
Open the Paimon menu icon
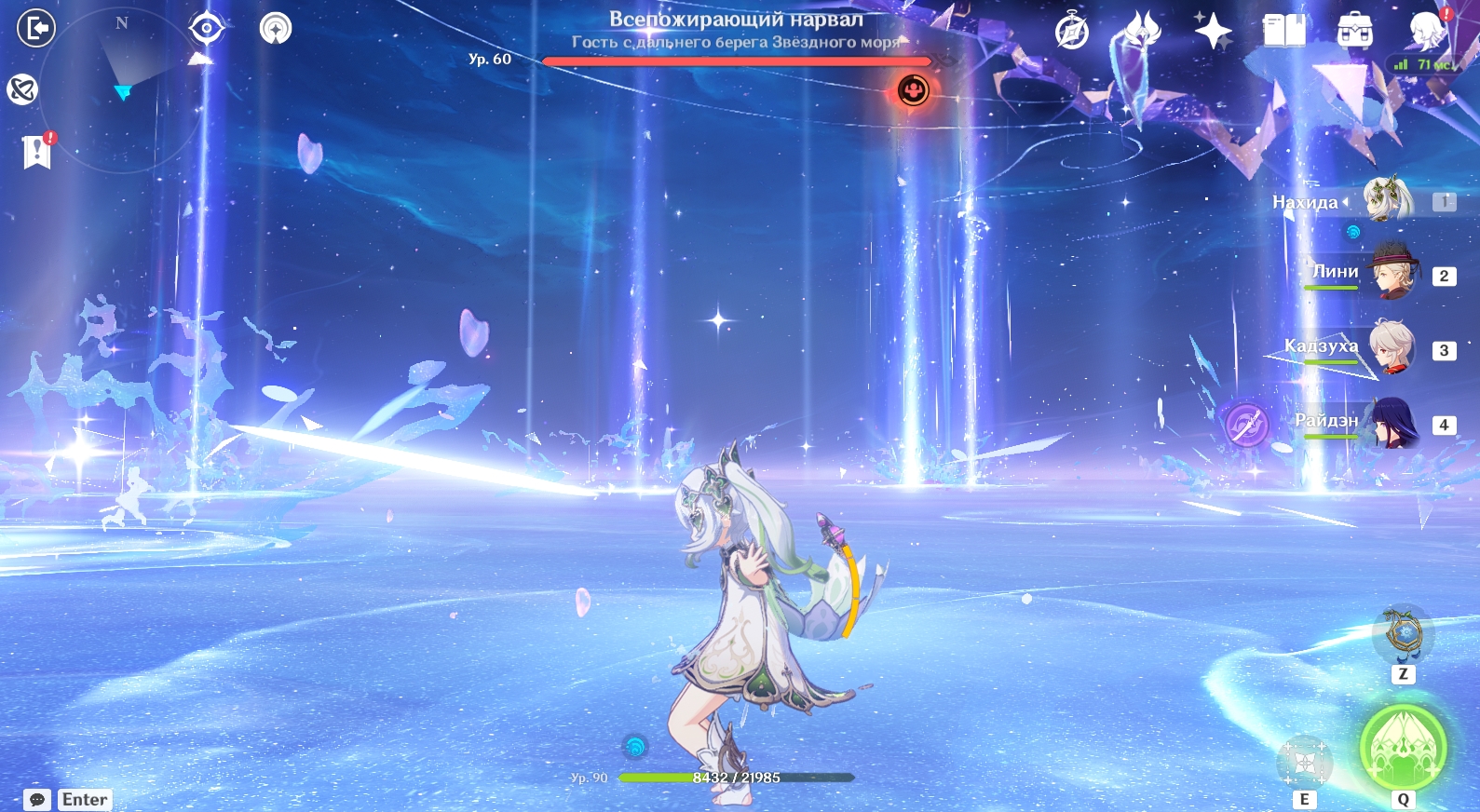1426,32
